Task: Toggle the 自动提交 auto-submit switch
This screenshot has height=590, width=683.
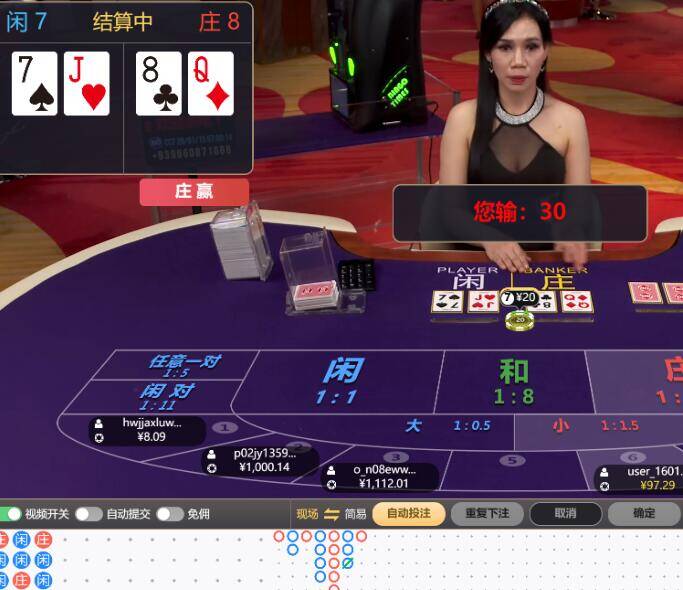Action: 88,514
